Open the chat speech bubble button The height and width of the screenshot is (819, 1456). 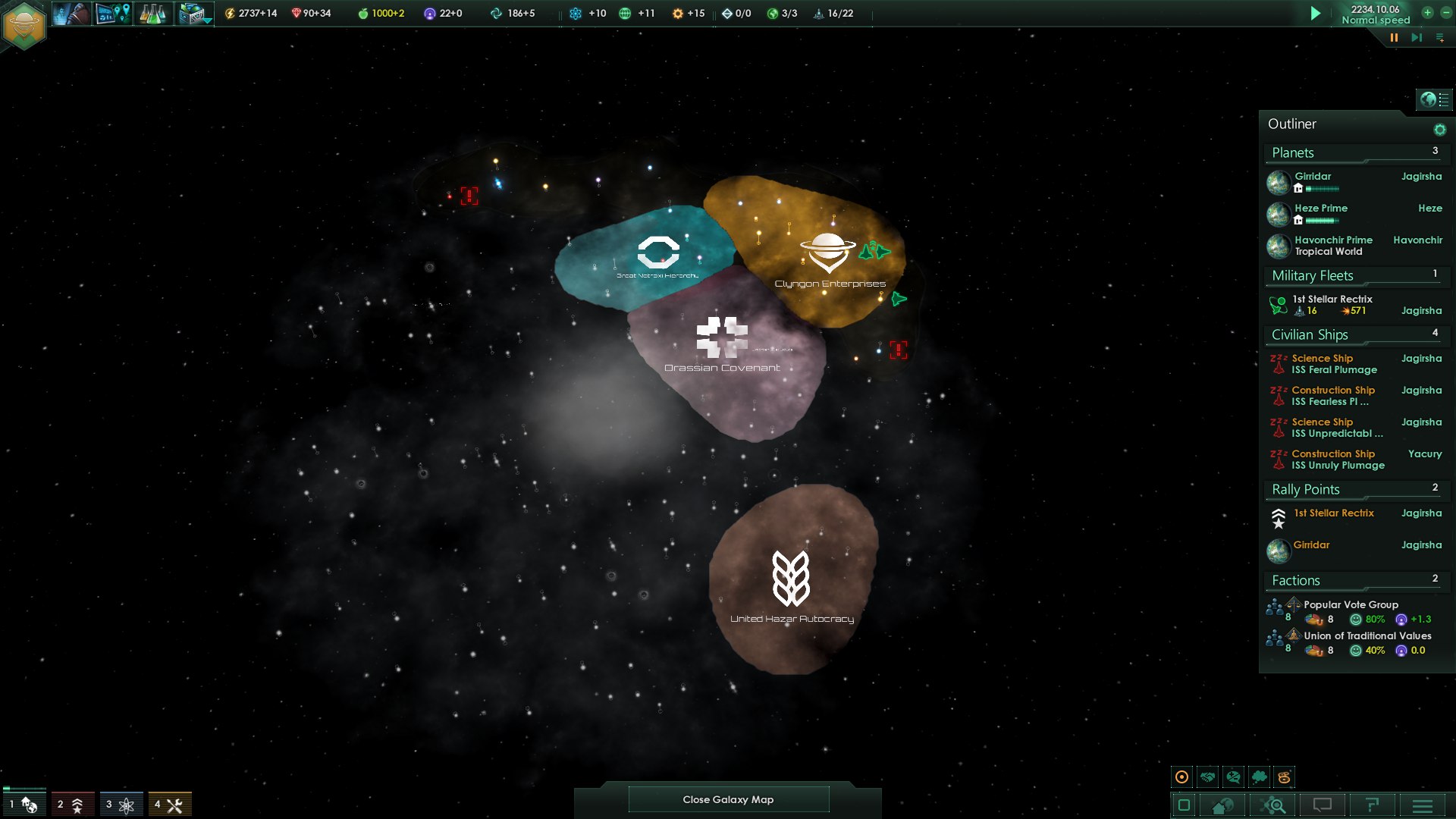[x=1323, y=805]
